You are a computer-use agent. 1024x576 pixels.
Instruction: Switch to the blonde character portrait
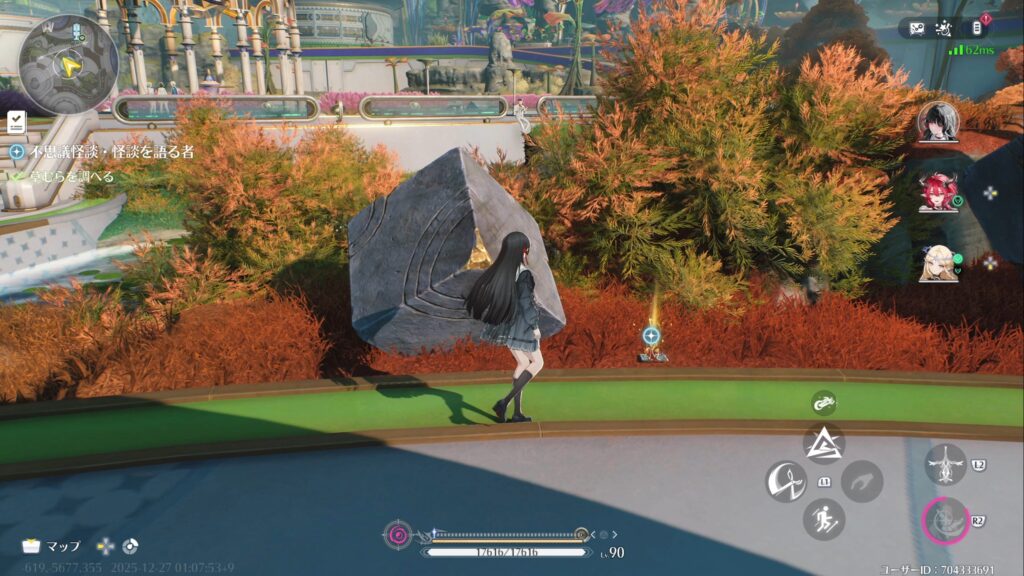[938, 263]
